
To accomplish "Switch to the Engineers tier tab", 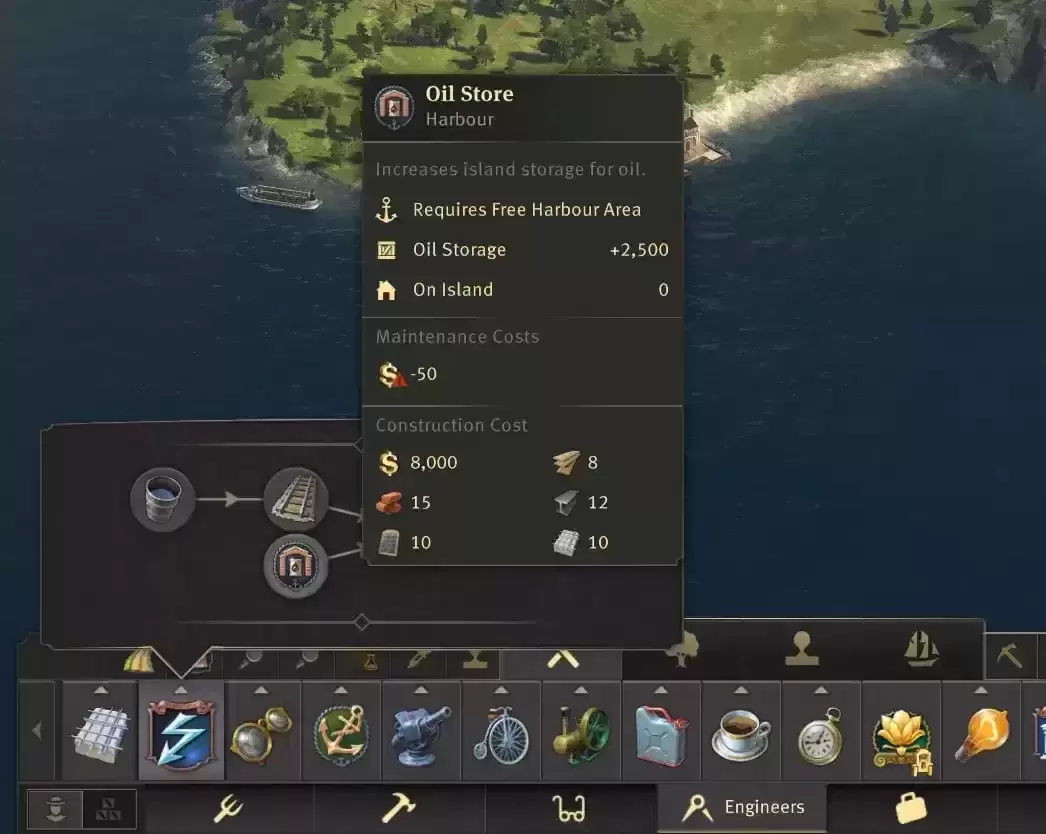I will coord(742,808).
